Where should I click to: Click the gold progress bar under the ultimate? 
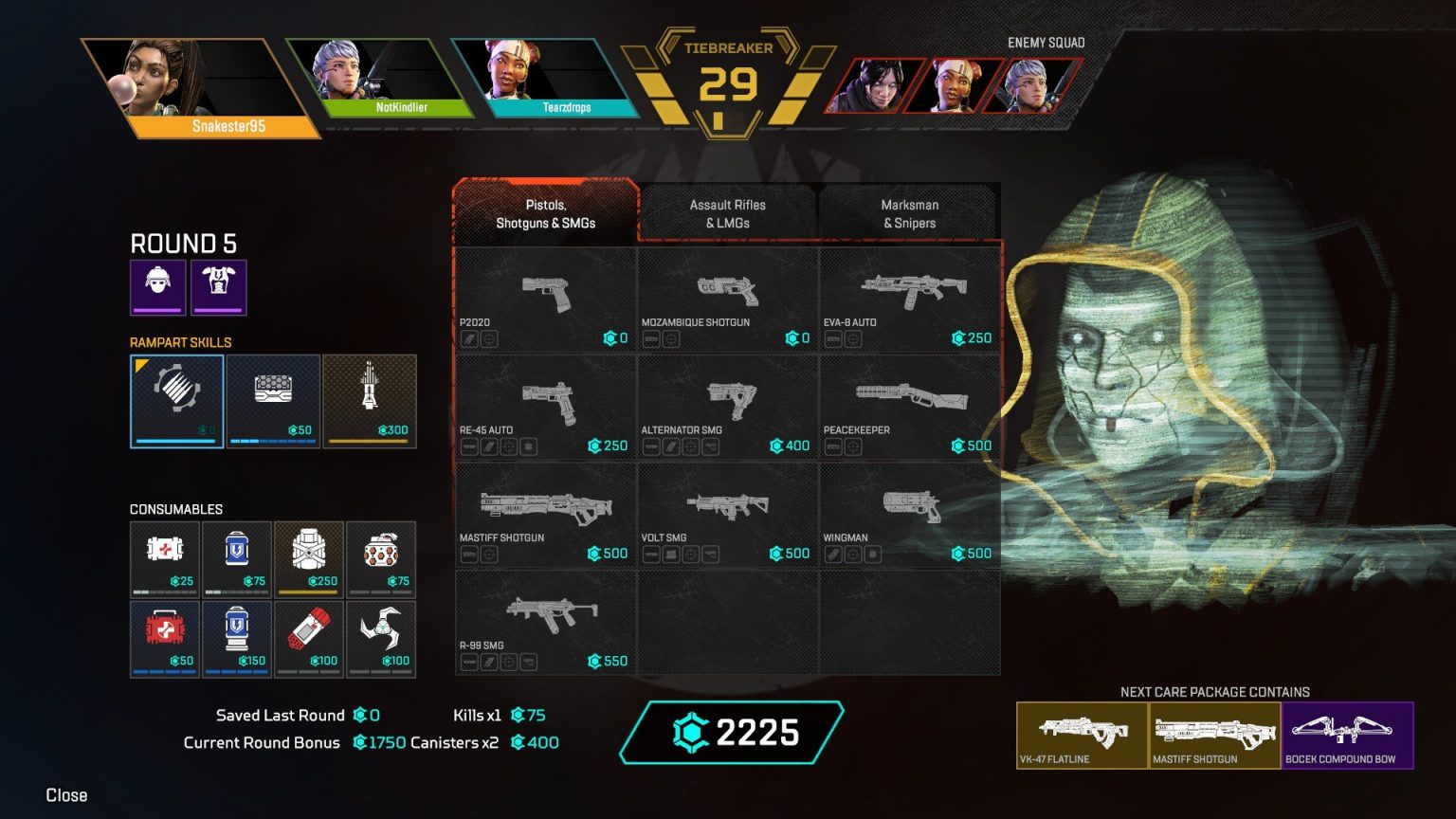[370, 442]
